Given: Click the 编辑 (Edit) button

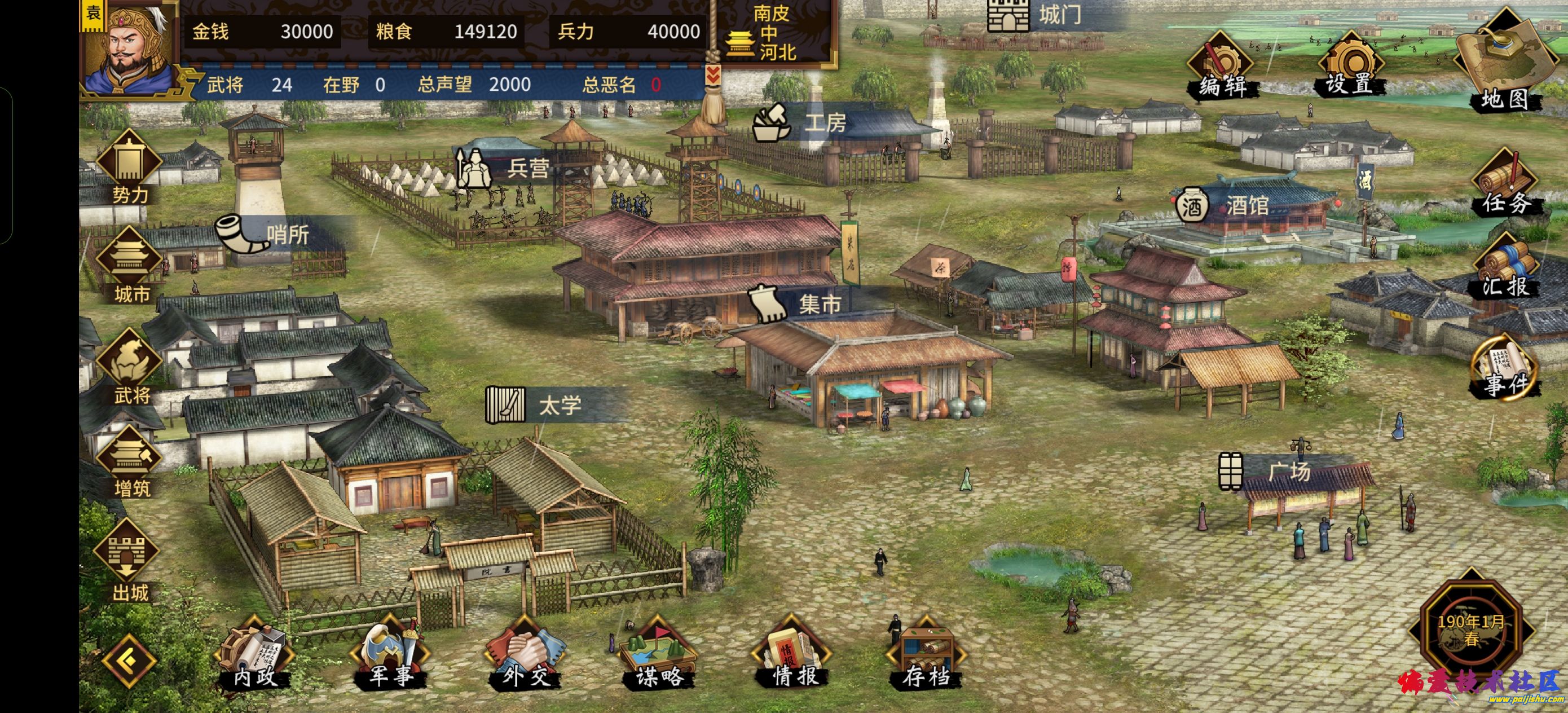Looking at the screenshot, I should pos(1222,67).
